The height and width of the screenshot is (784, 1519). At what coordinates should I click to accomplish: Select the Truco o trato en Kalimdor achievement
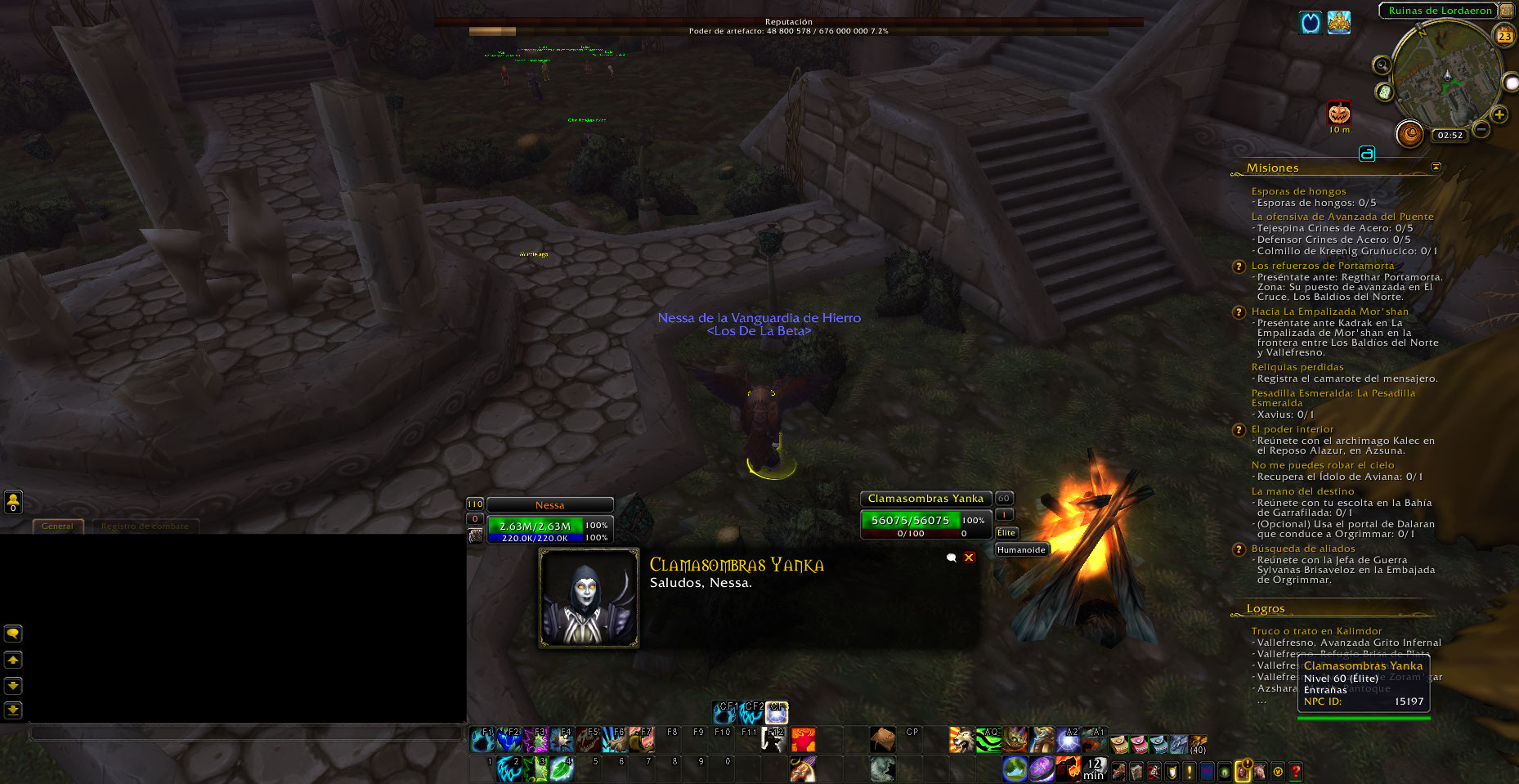(1316, 631)
